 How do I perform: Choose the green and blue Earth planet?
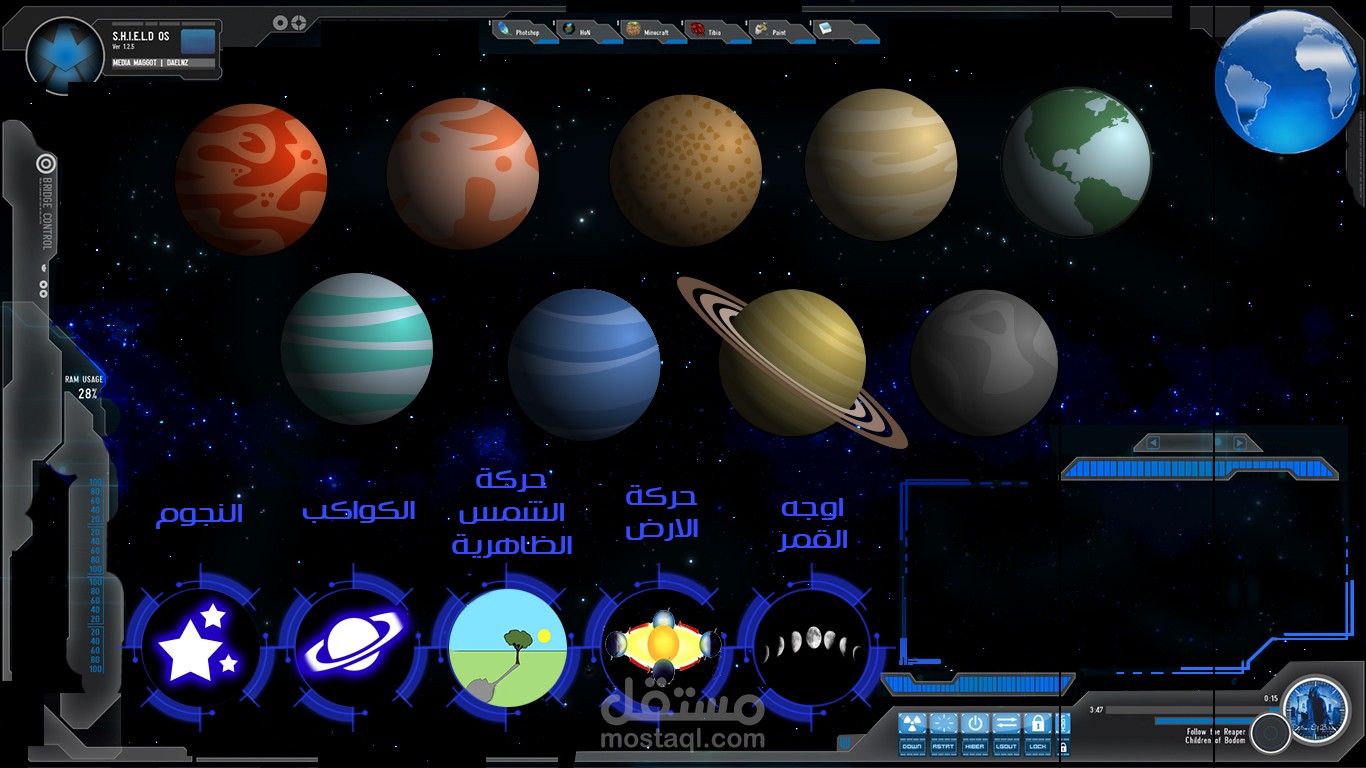pyautogui.click(x=1076, y=162)
